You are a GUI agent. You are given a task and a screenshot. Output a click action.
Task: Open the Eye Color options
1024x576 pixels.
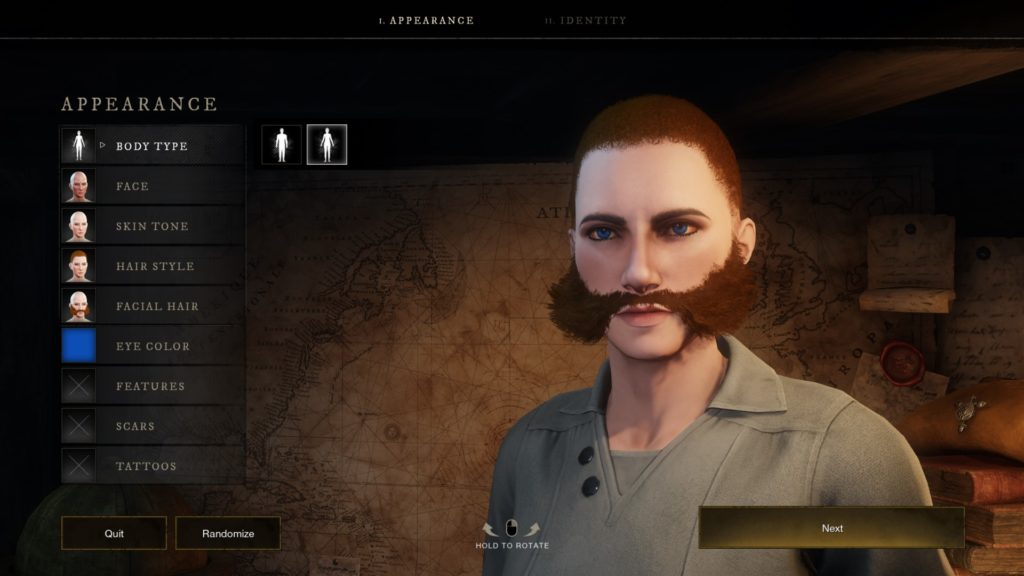pyautogui.click(x=152, y=346)
